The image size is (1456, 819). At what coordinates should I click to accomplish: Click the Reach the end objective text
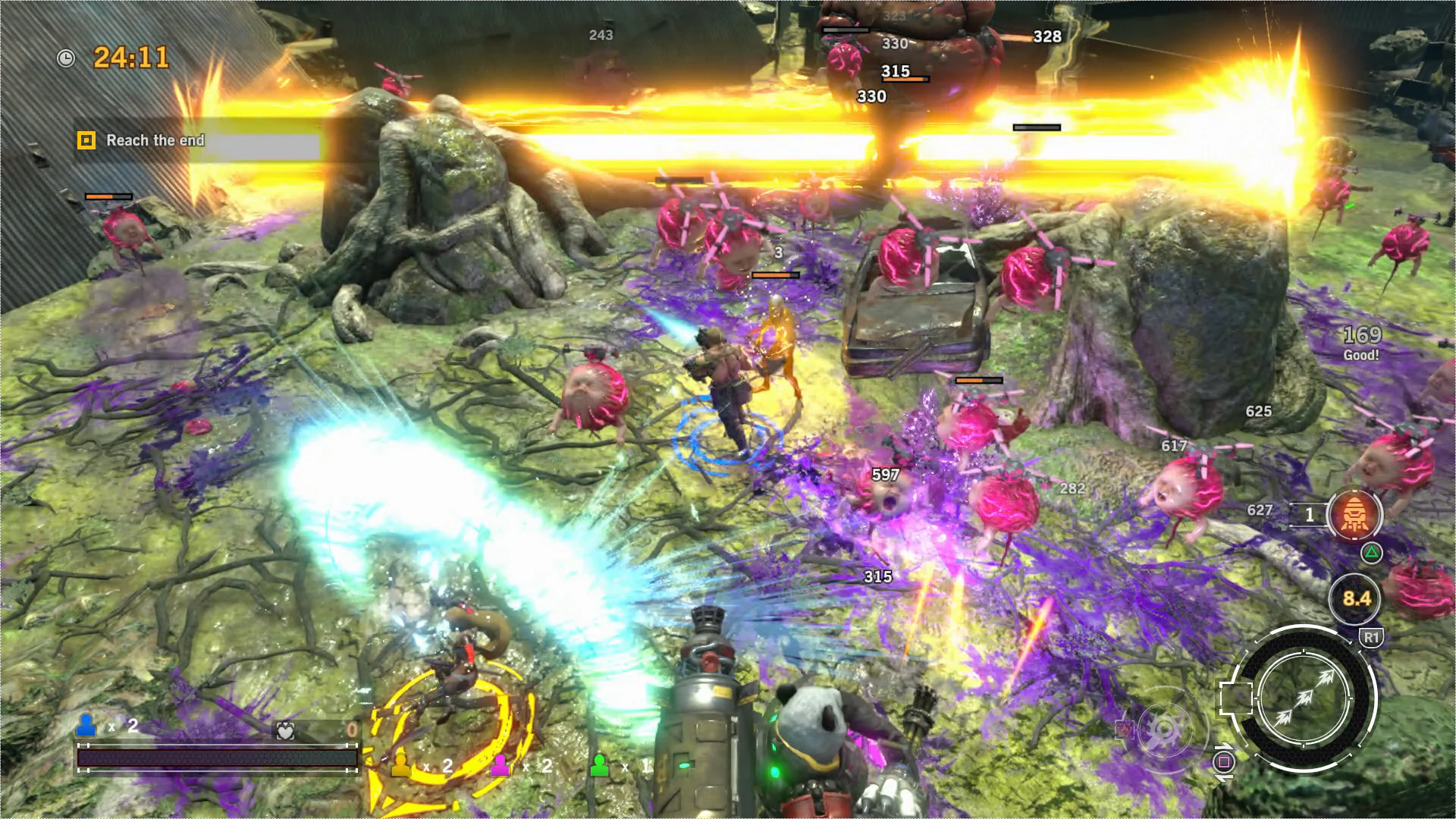click(x=155, y=140)
